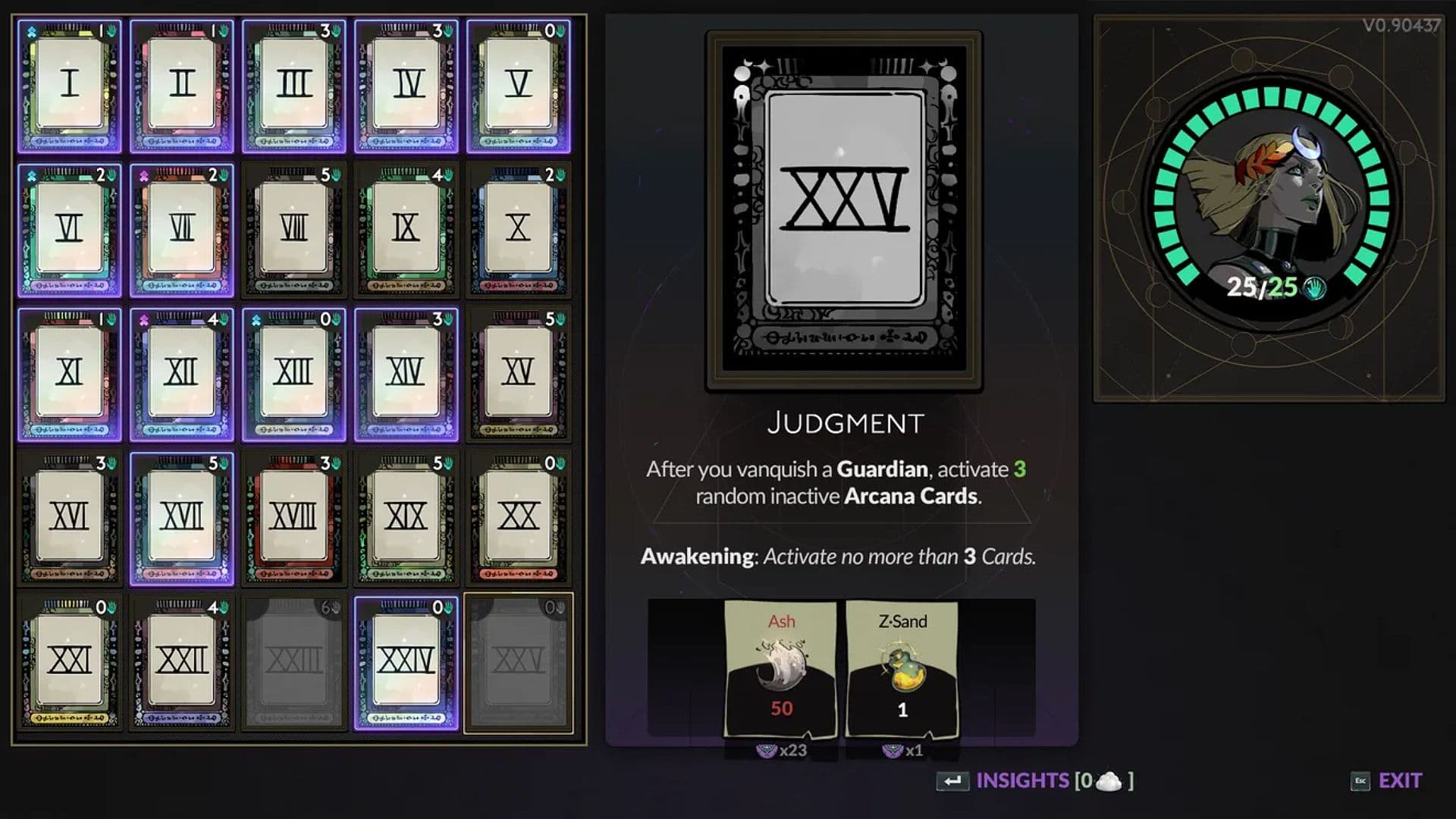This screenshot has width=1456, height=819.
Task: Click the cloud icon in the INSIGHTS counter
Action: pos(1109,780)
